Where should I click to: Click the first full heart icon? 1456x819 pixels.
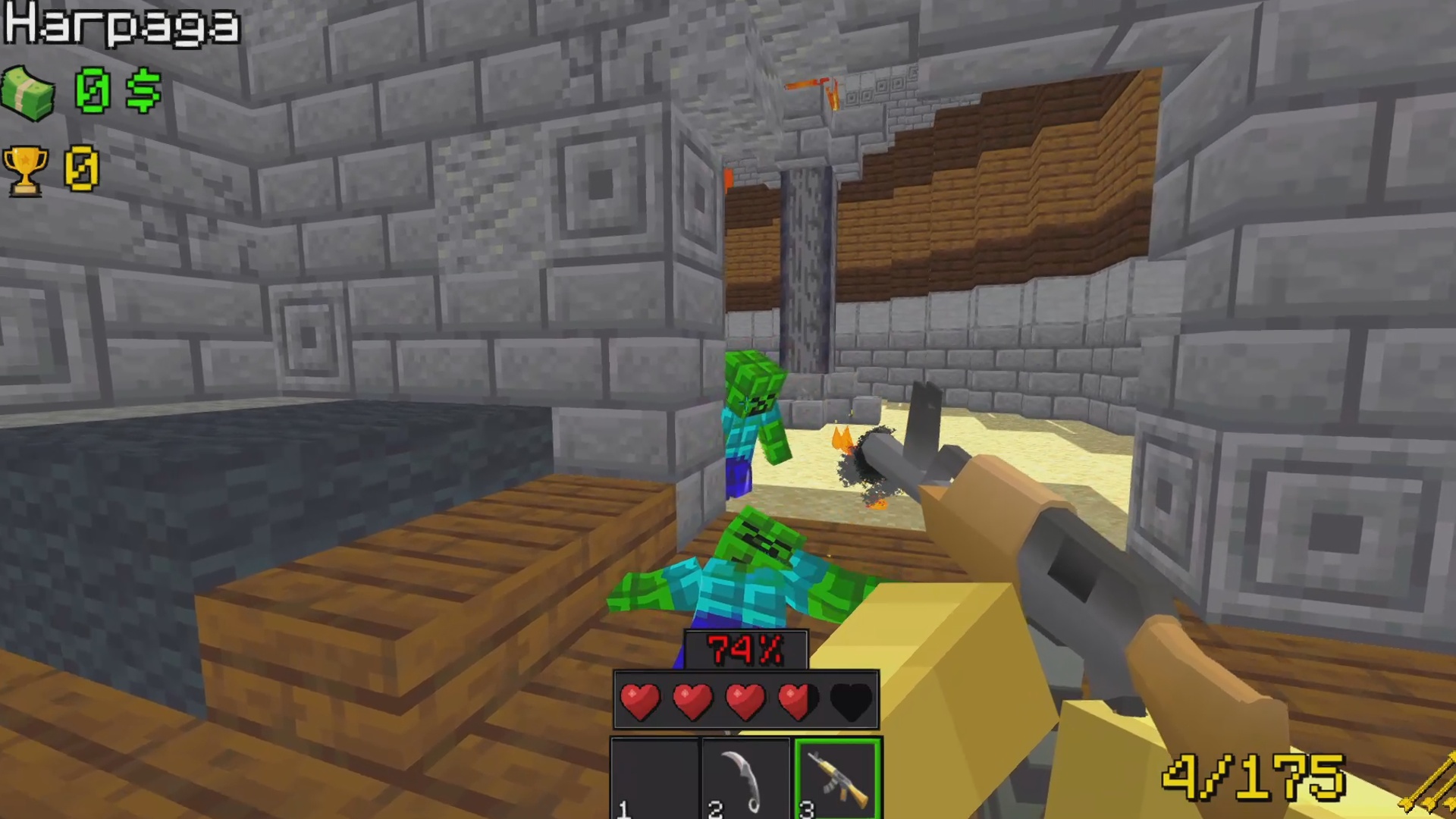[x=641, y=699]
